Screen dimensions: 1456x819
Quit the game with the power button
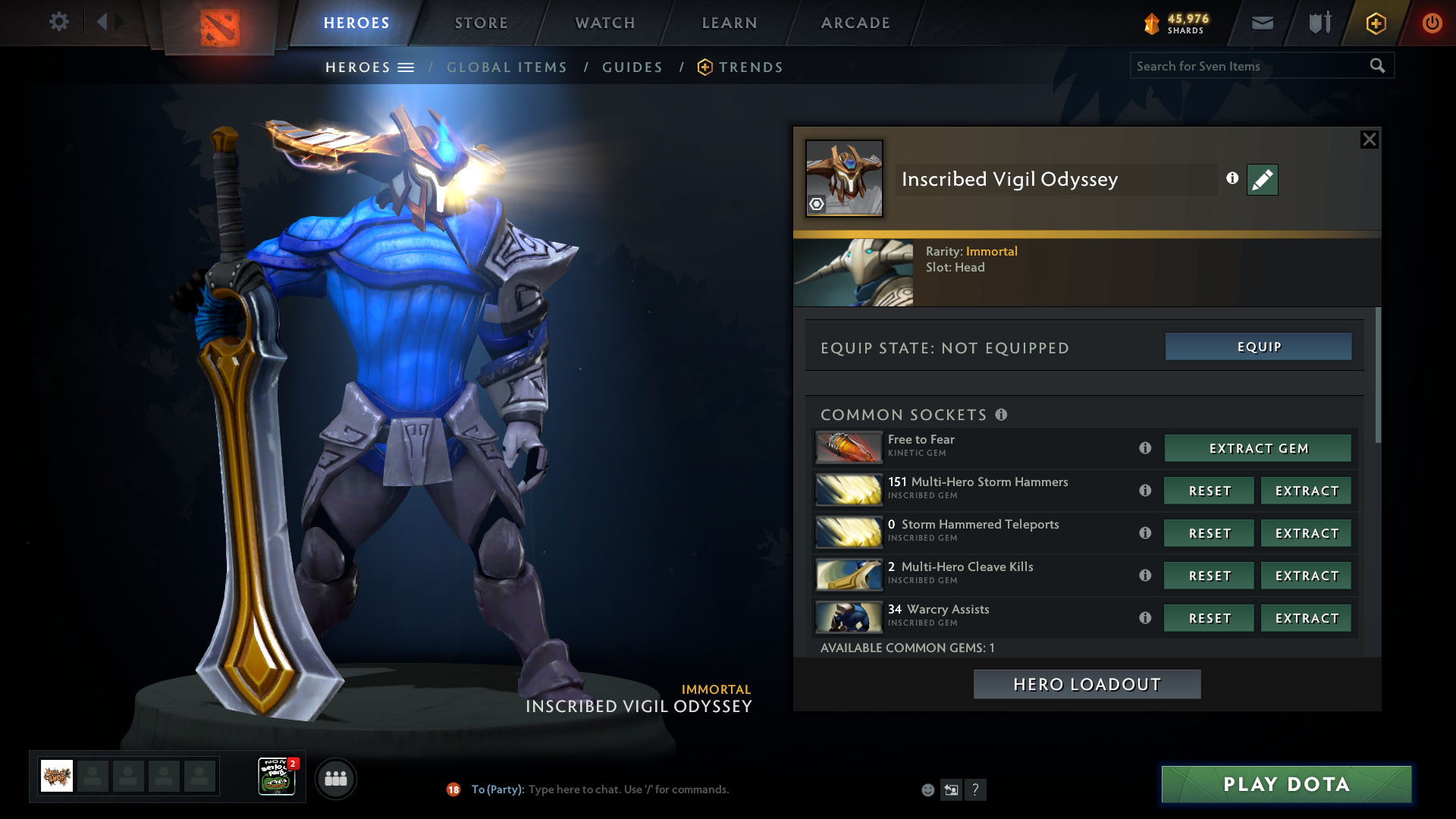(x=1432, y=23)
